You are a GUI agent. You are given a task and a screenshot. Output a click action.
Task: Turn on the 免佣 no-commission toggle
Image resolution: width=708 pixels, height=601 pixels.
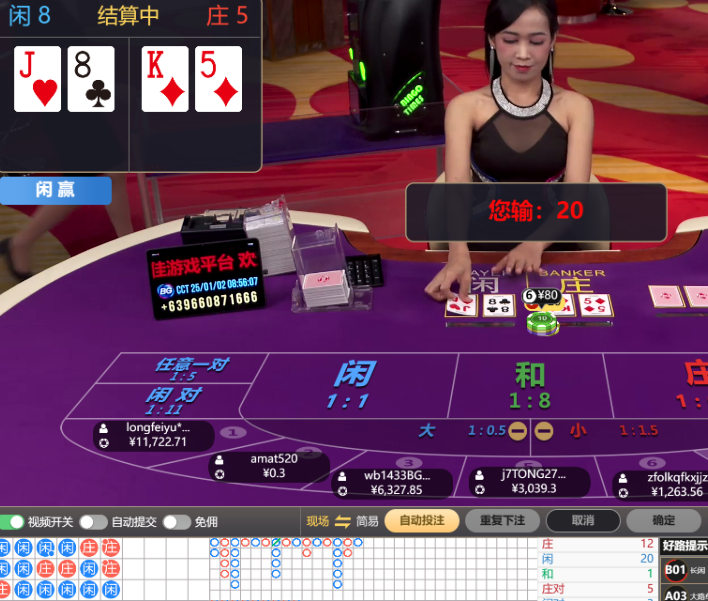coord(176,522)
